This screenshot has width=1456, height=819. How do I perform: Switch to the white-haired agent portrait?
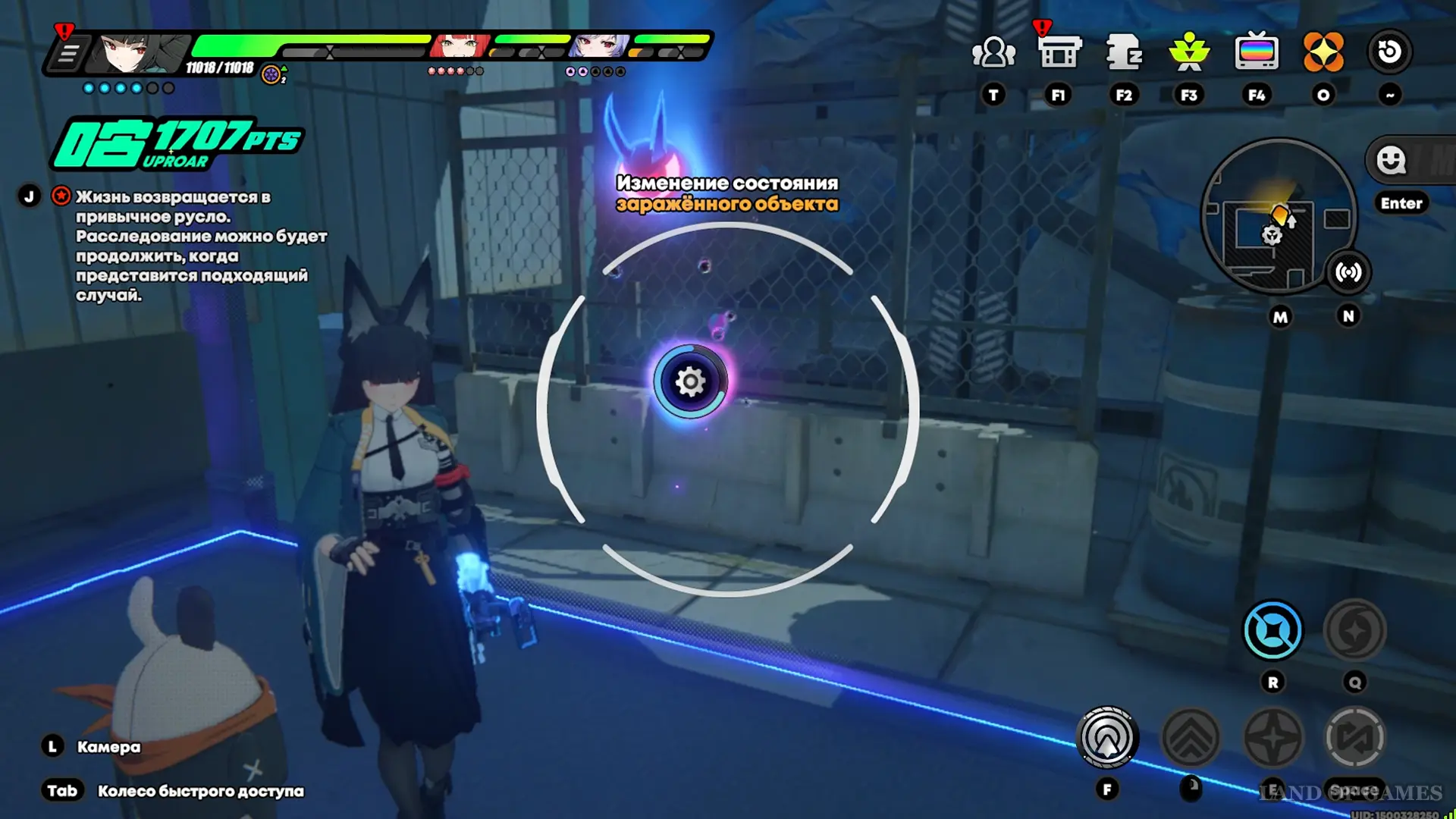[x=599, y=47]
